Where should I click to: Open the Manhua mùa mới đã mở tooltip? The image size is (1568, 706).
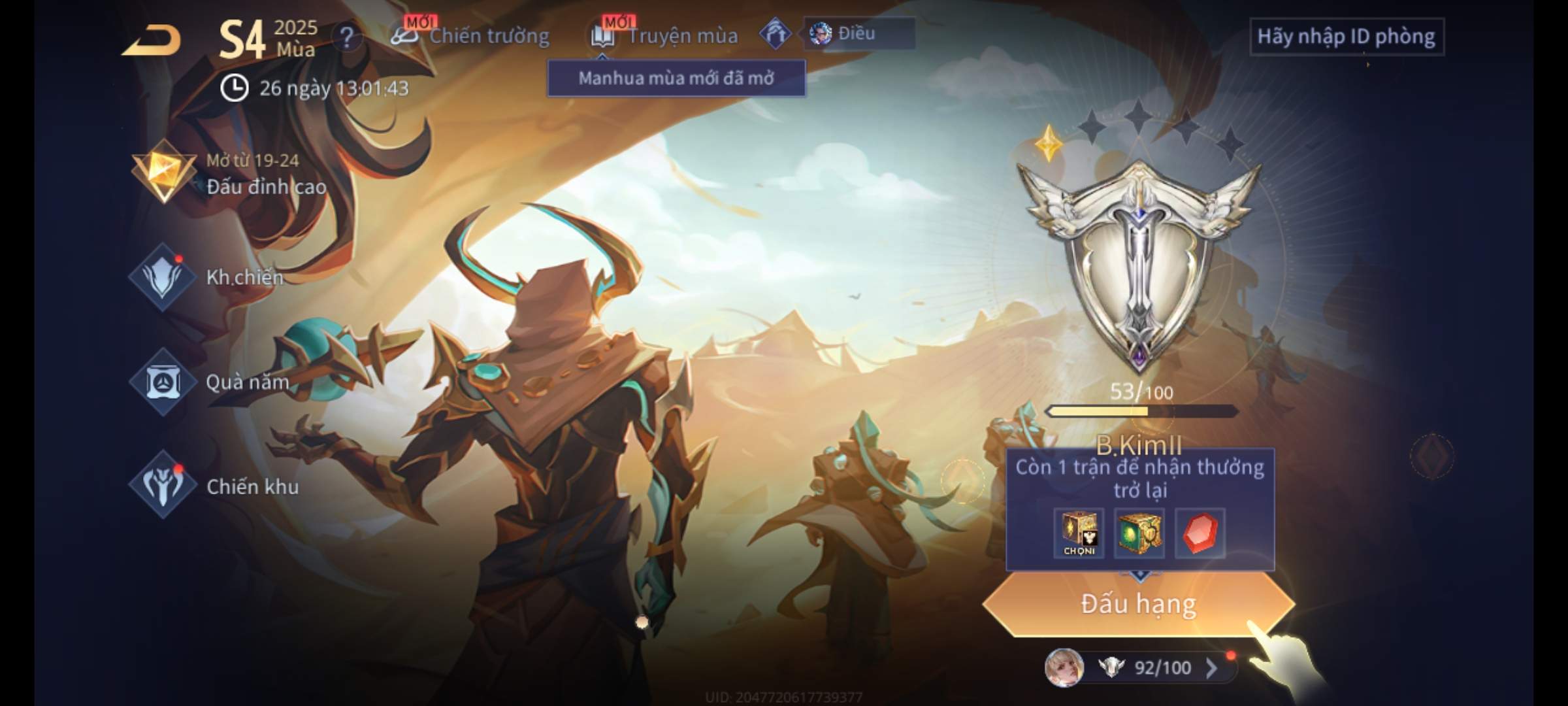point(676,78)
